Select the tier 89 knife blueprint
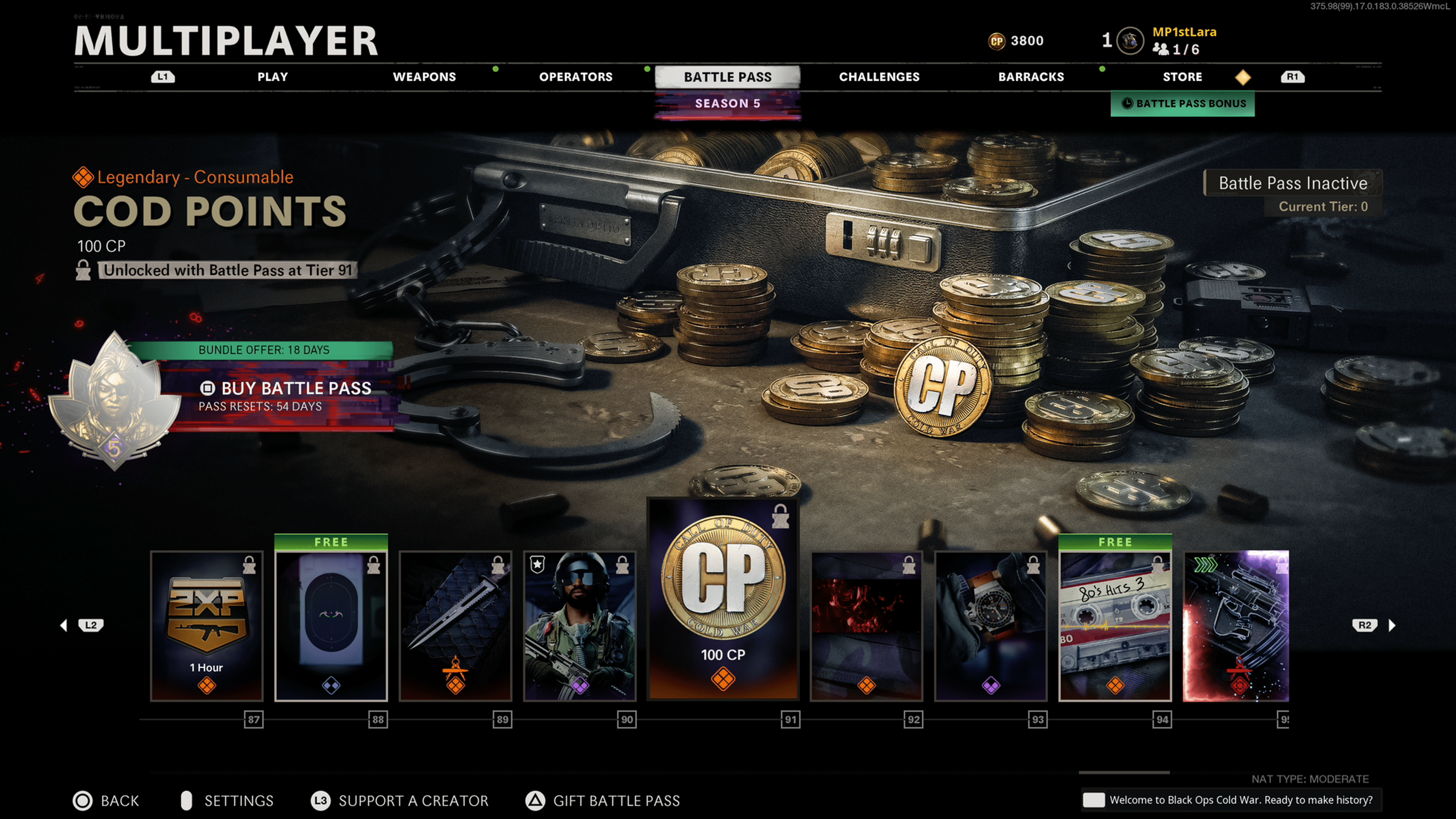The image size is (1456, 819). click(x=455, y=626)
